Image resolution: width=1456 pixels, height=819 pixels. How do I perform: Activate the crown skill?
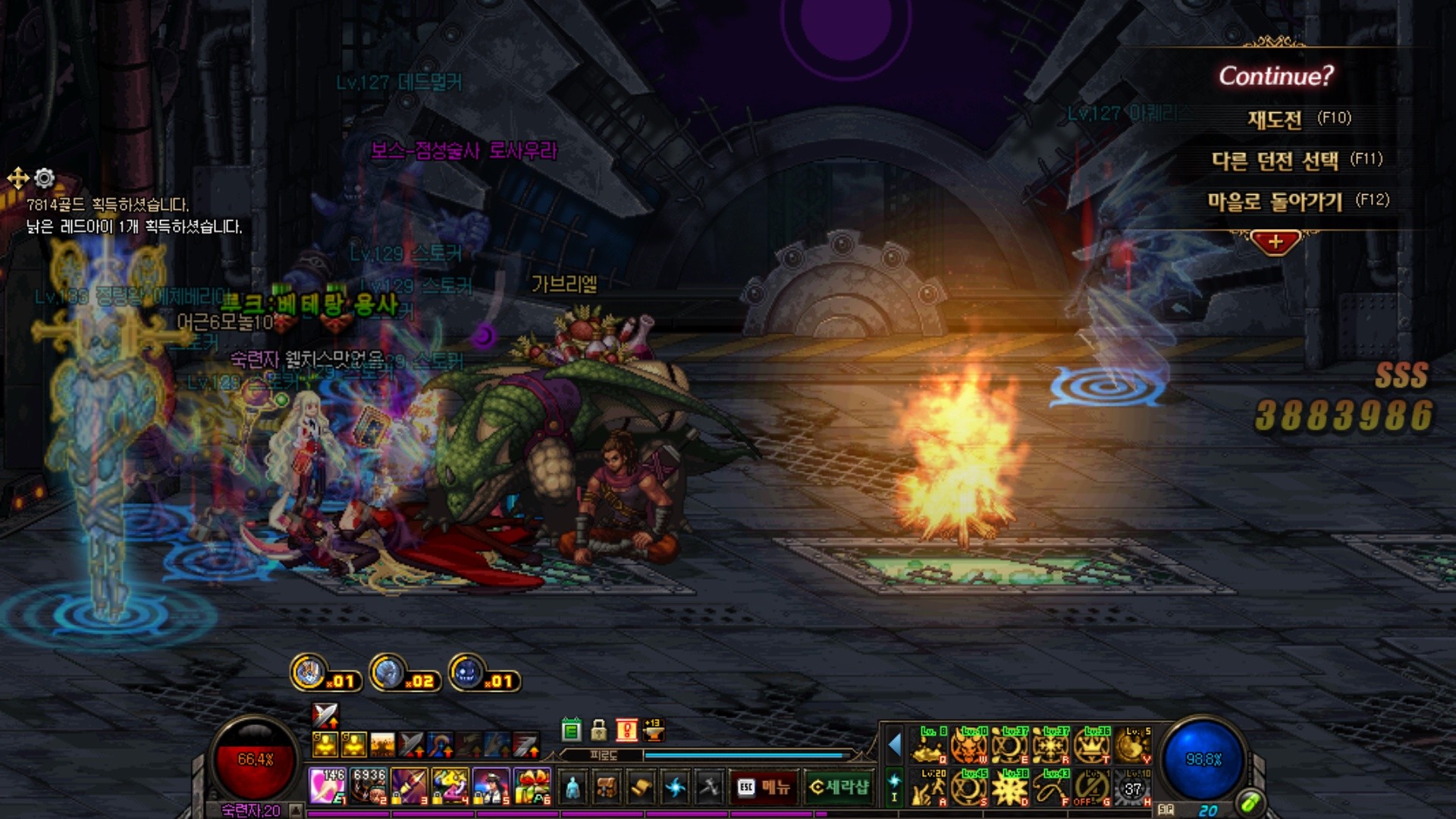pyautogui.click(x=1092, y=746)
